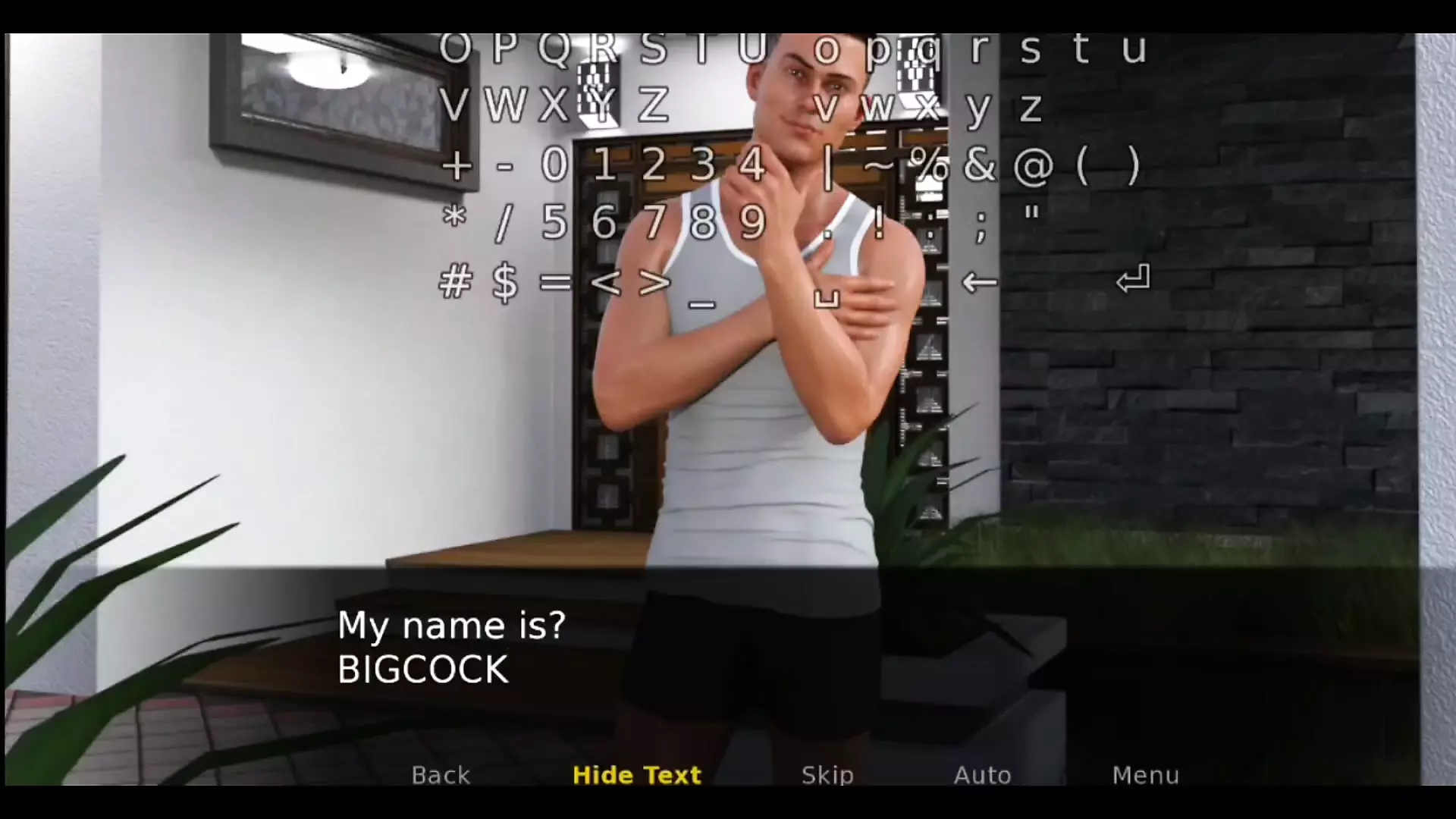Tap the uppercase W key
Screen dimensions: 1456x819
point(506,106)
